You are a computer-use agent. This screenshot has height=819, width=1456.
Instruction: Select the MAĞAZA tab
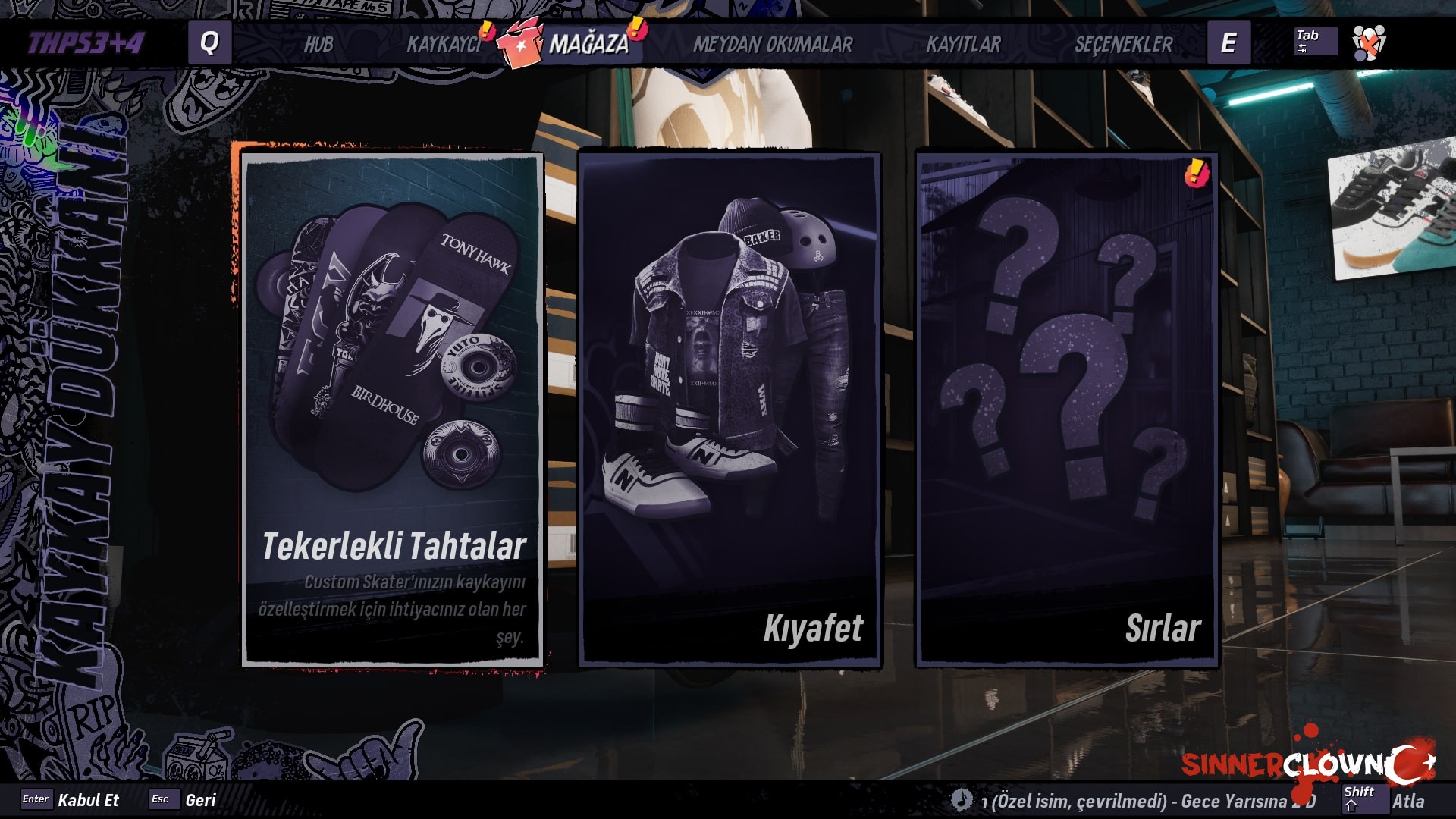point(588,45)
